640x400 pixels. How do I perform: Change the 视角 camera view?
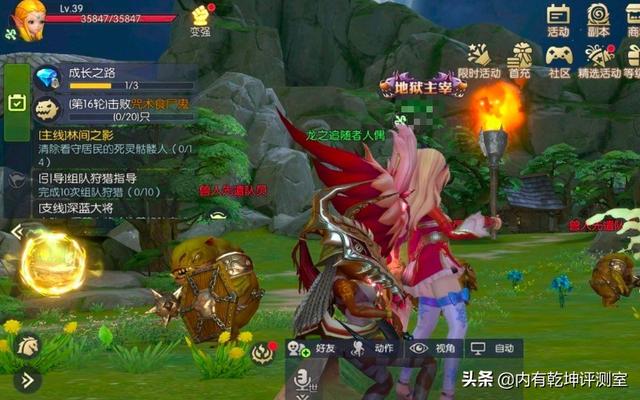click(433, 348)
